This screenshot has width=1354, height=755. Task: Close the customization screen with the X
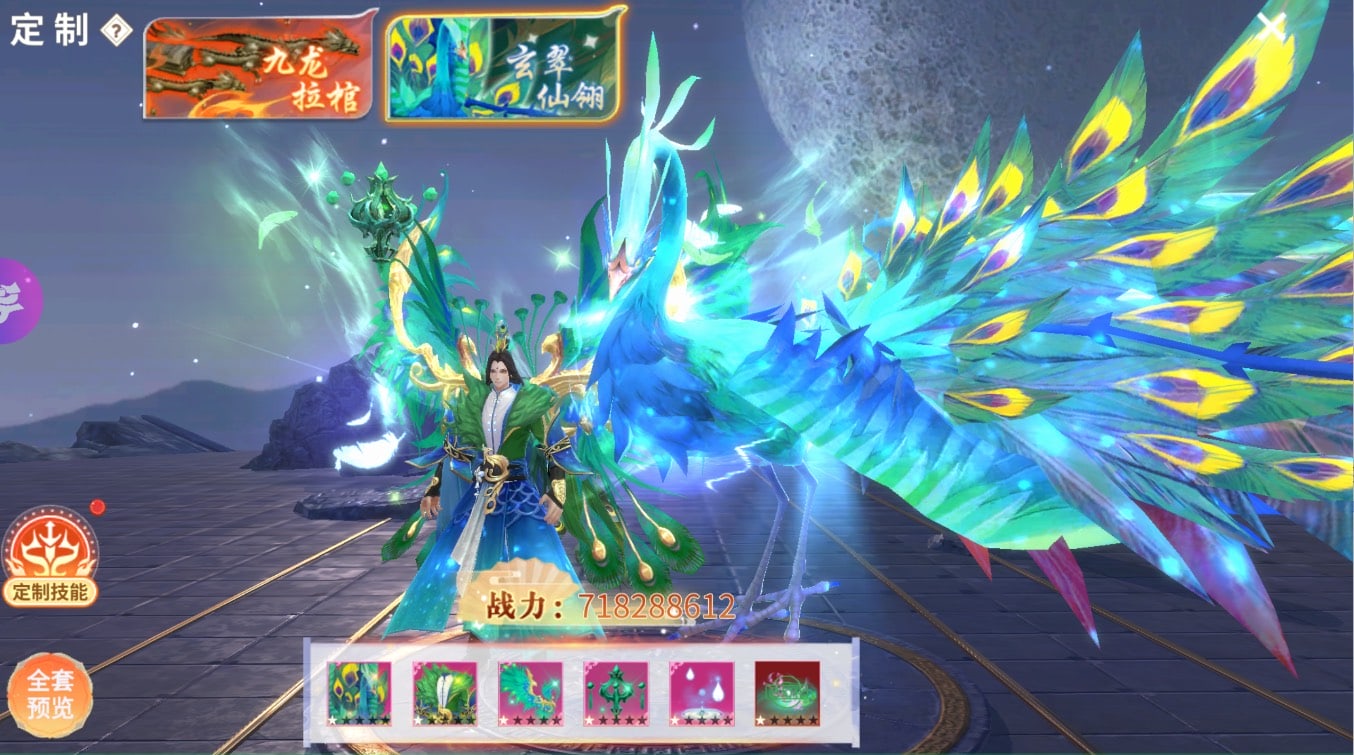(1271, 27)
